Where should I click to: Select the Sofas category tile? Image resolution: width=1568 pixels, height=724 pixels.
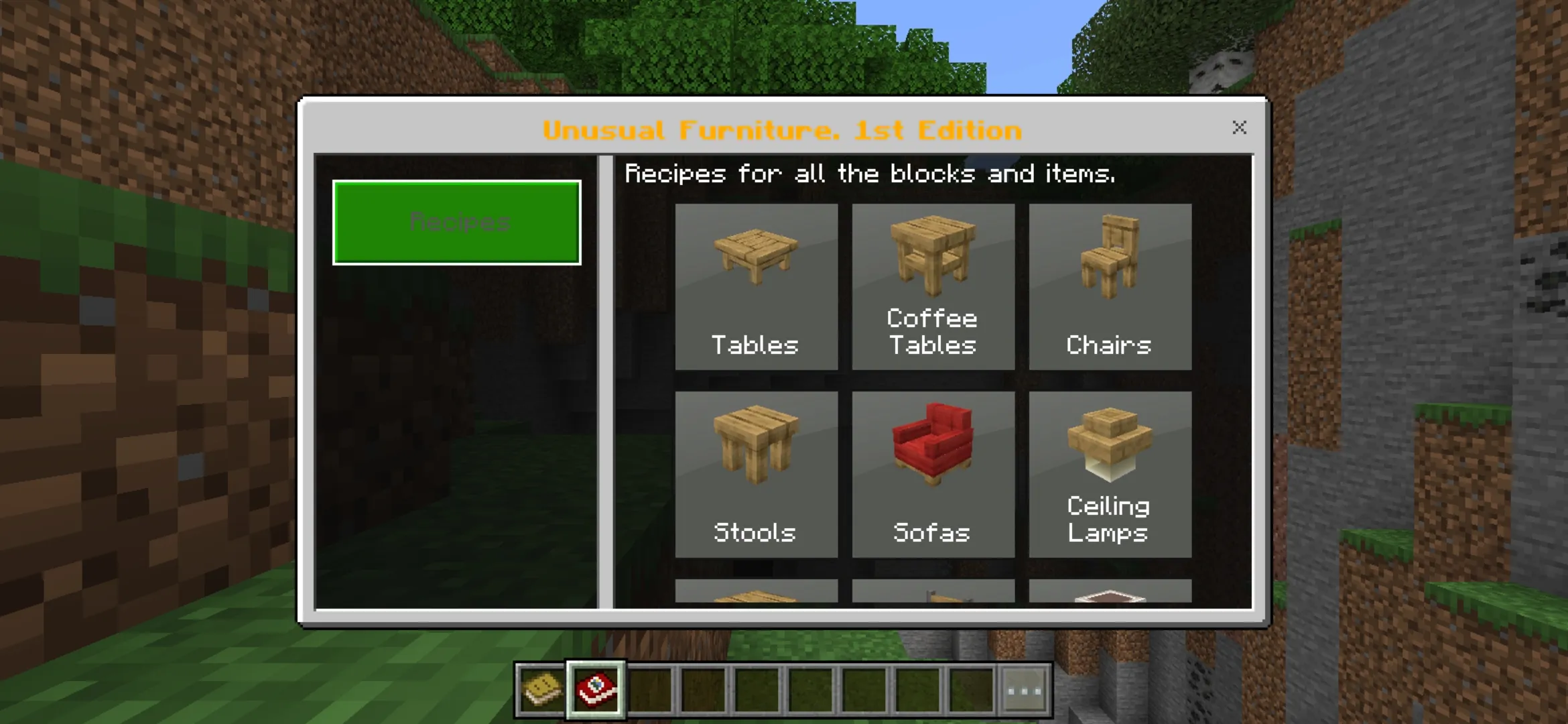933,475
